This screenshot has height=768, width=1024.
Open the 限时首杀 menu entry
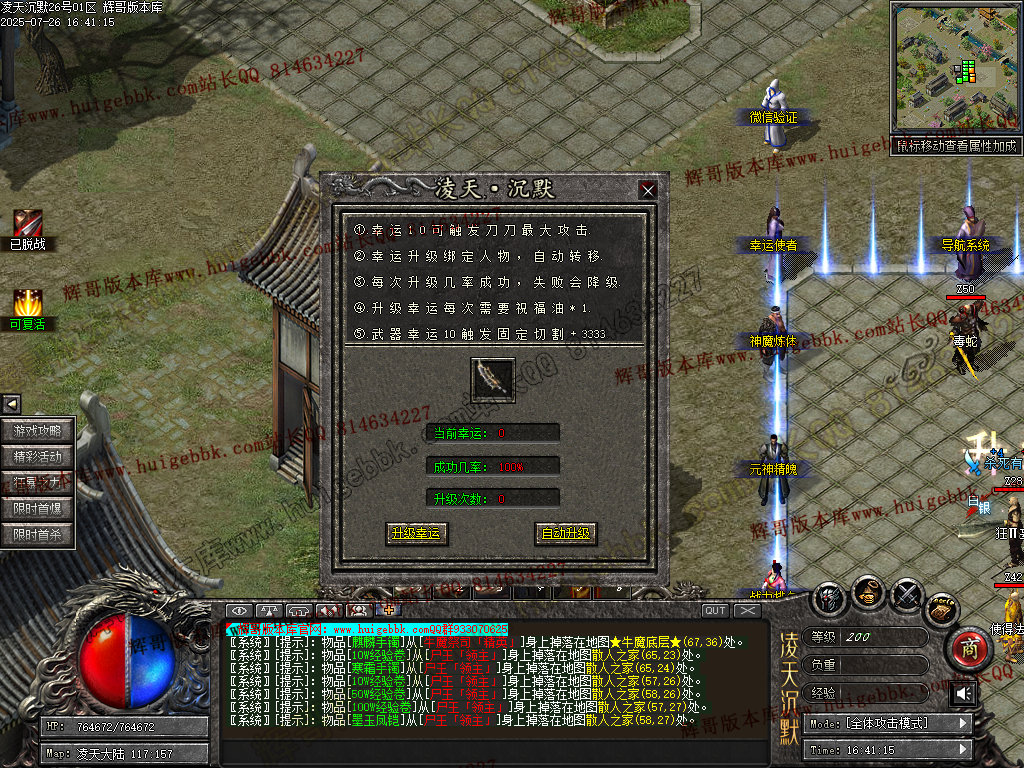(x=38, y=534)
